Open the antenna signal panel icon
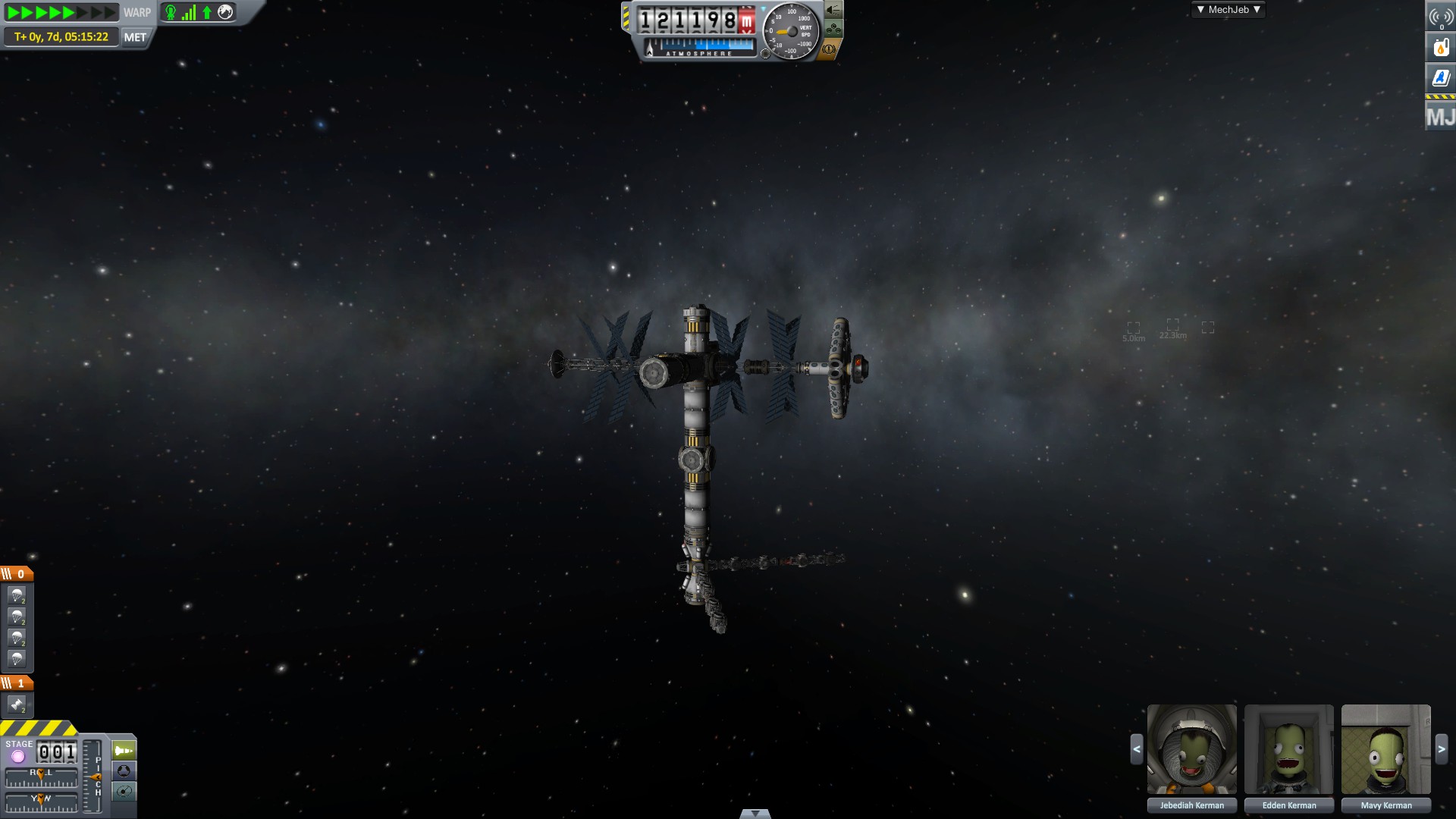Image resolution: width=1456 pixels, height=819 pixels. click(x=1441, y=16)
